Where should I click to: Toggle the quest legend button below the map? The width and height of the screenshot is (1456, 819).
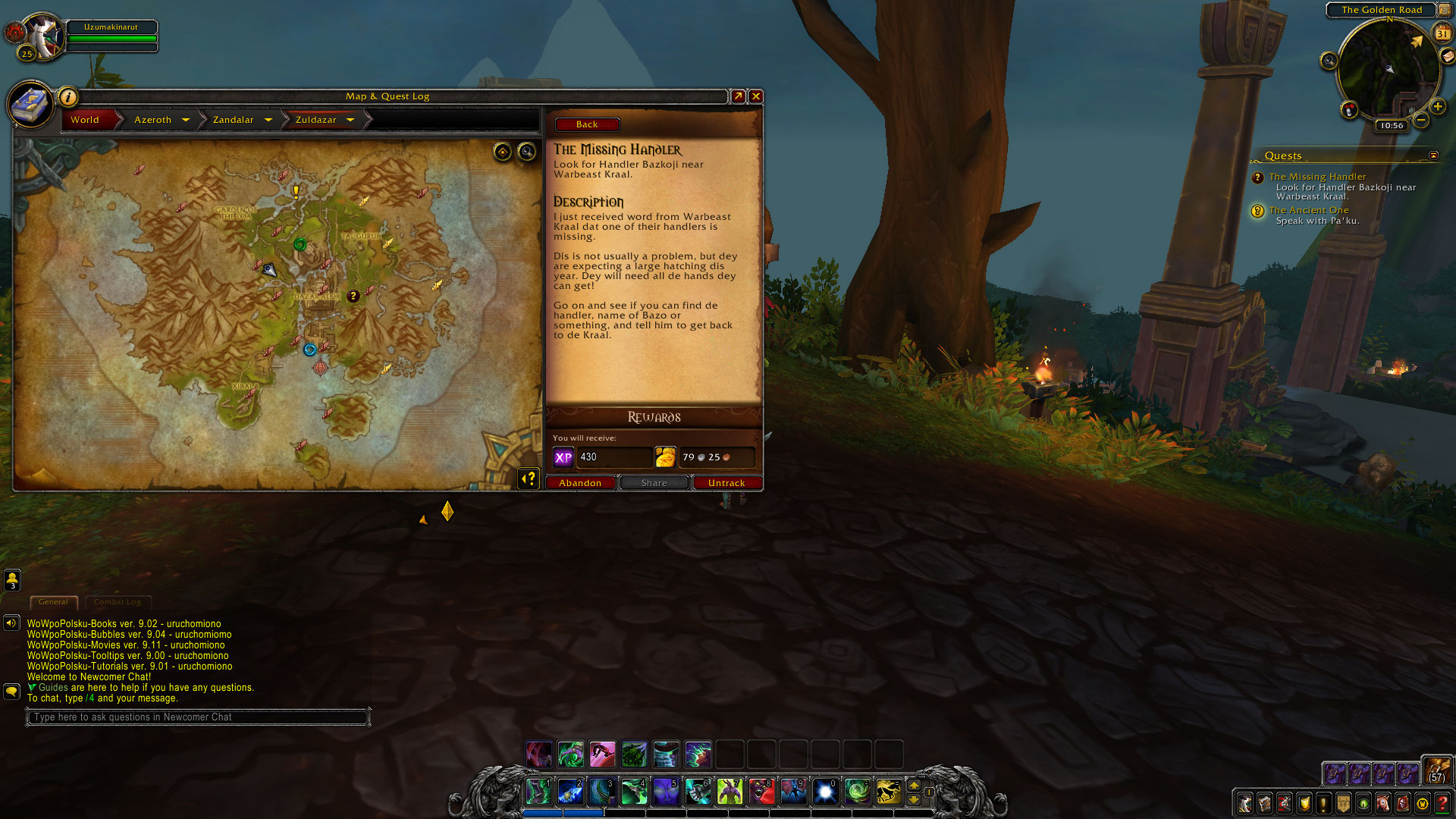tap(529, 479)
